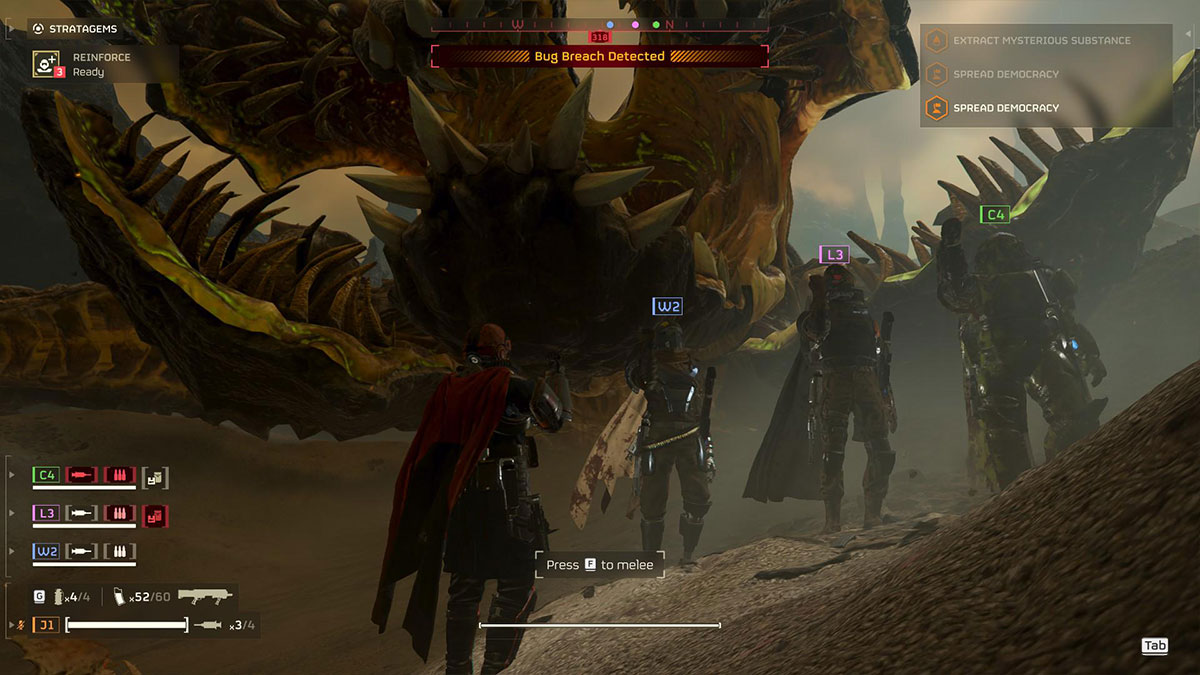The image size is (1200, 675).
Task: Click the J1 player tag
Action: pos(46,625)
